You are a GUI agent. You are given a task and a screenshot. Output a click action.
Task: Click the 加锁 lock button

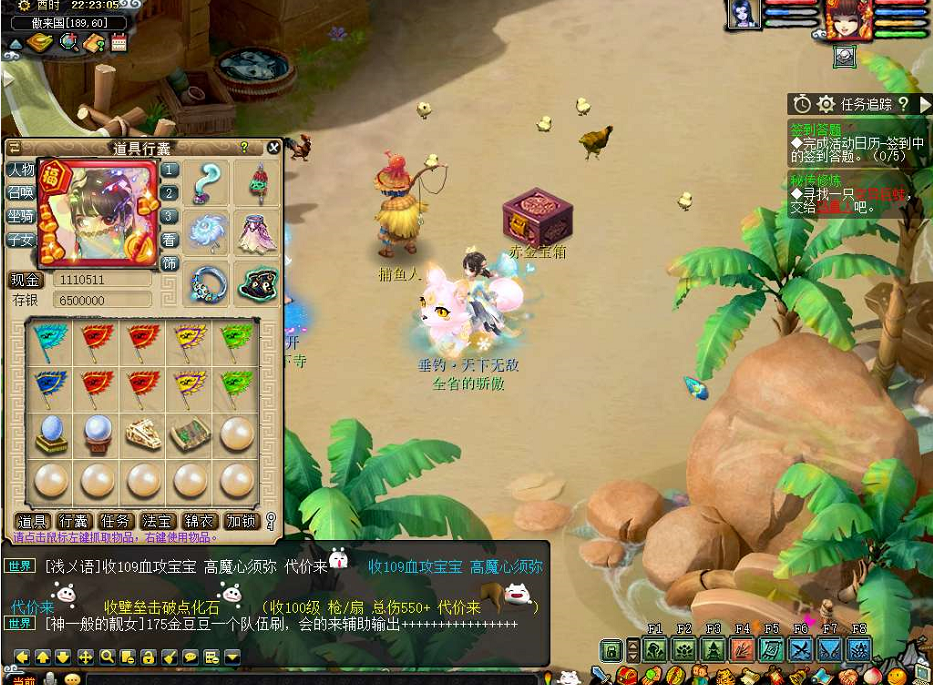pyautogui.click(x=241, y=521)
